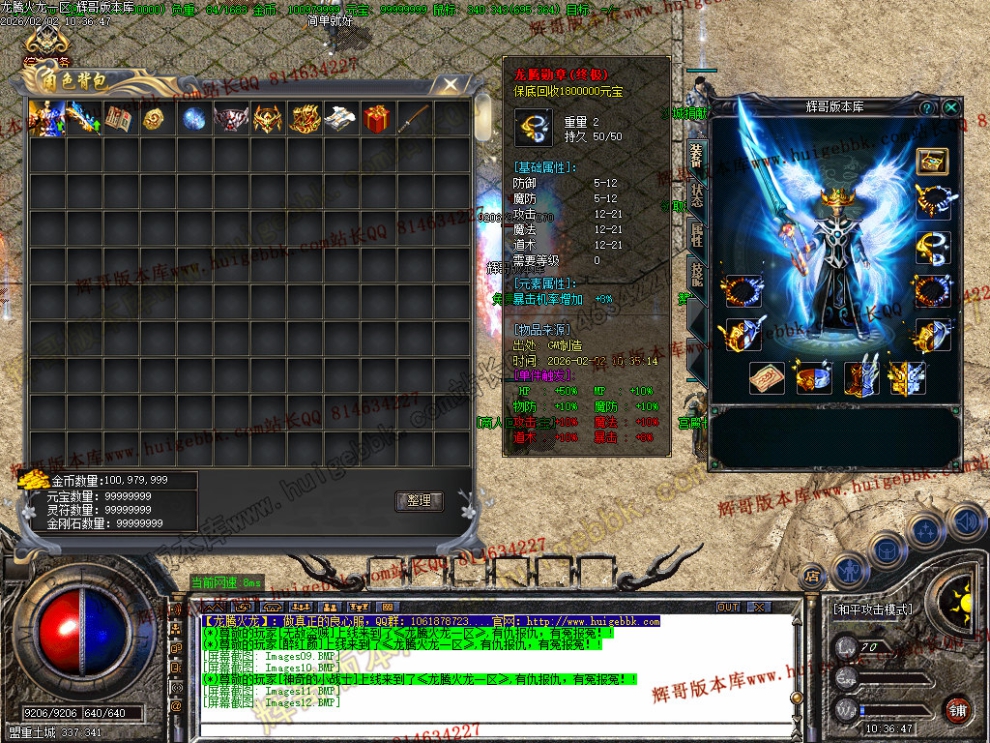Choose the gold coin item in backpack
The image size is (990, 743).
tap(157, 120)
